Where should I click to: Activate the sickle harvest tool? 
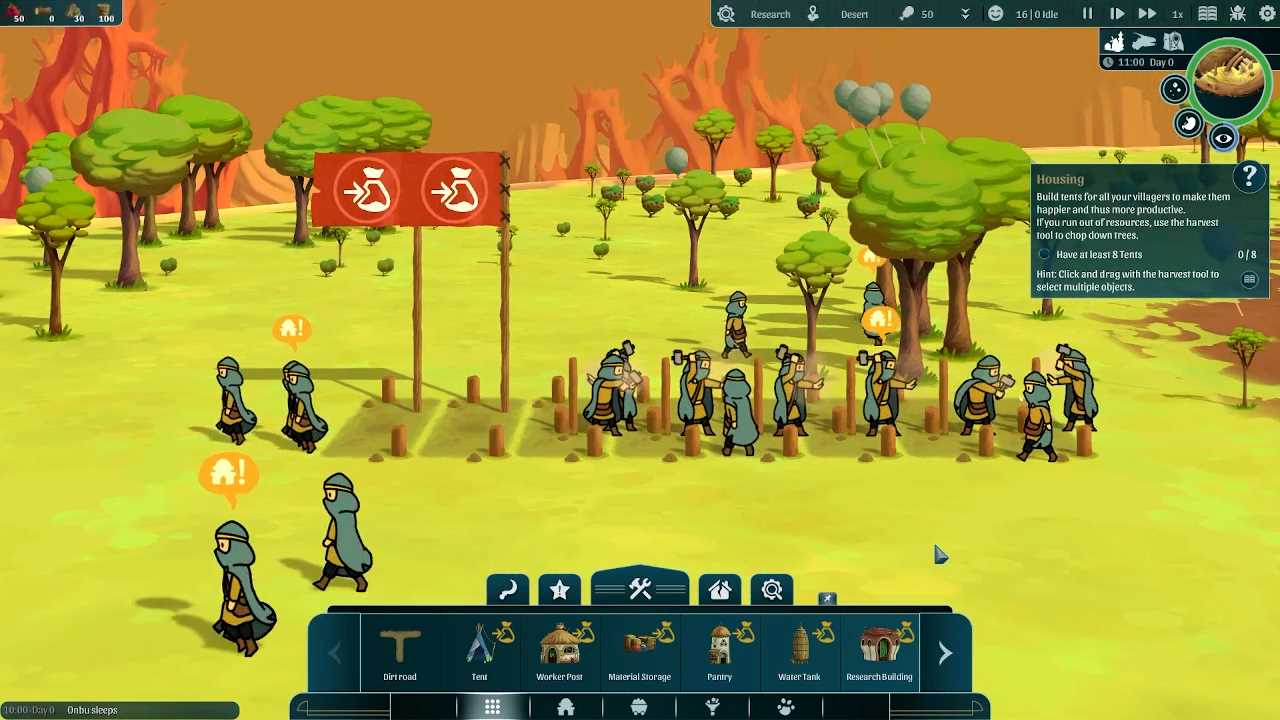click(507, 590)
